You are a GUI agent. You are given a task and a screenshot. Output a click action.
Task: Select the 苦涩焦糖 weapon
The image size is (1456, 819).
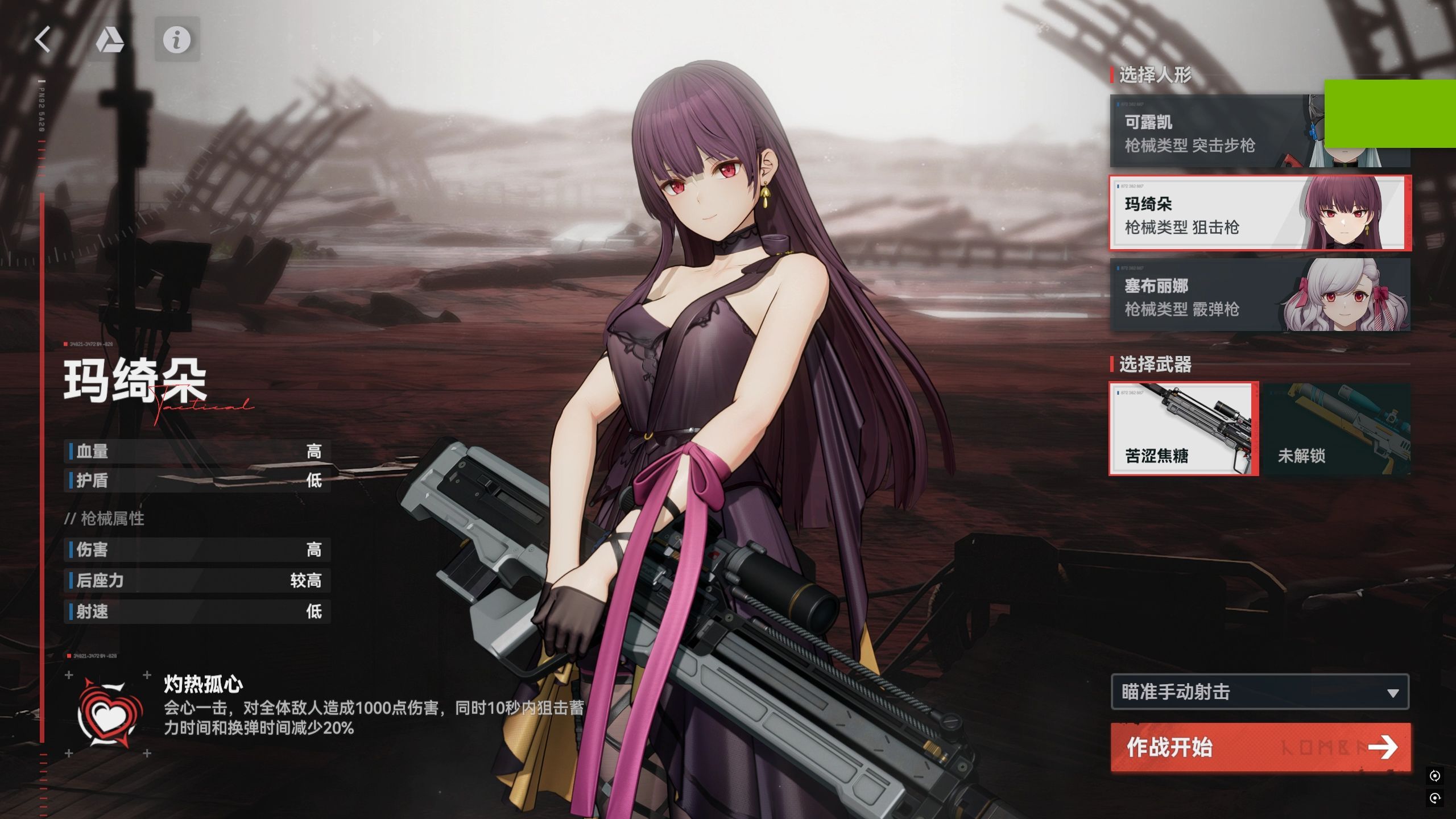point(1183,429)
